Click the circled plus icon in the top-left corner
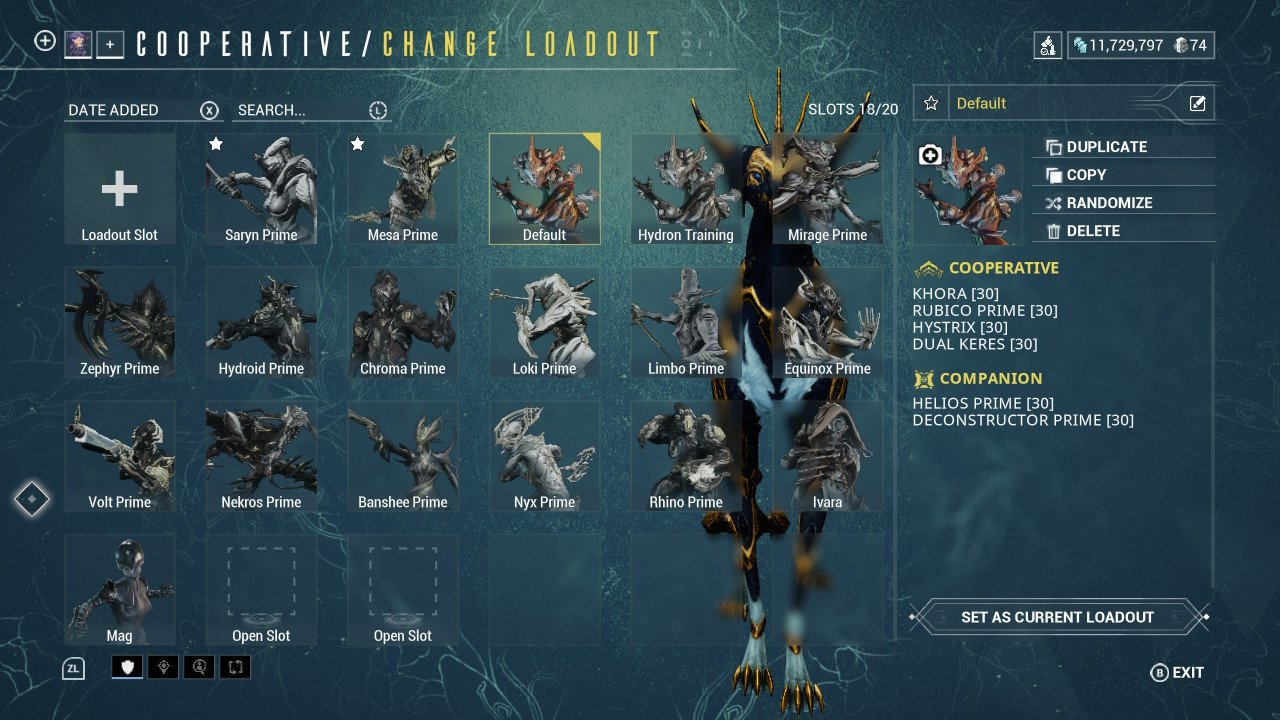Image resolution: width=1280 pixels, height=720 pixels. [x=43, y=42]
